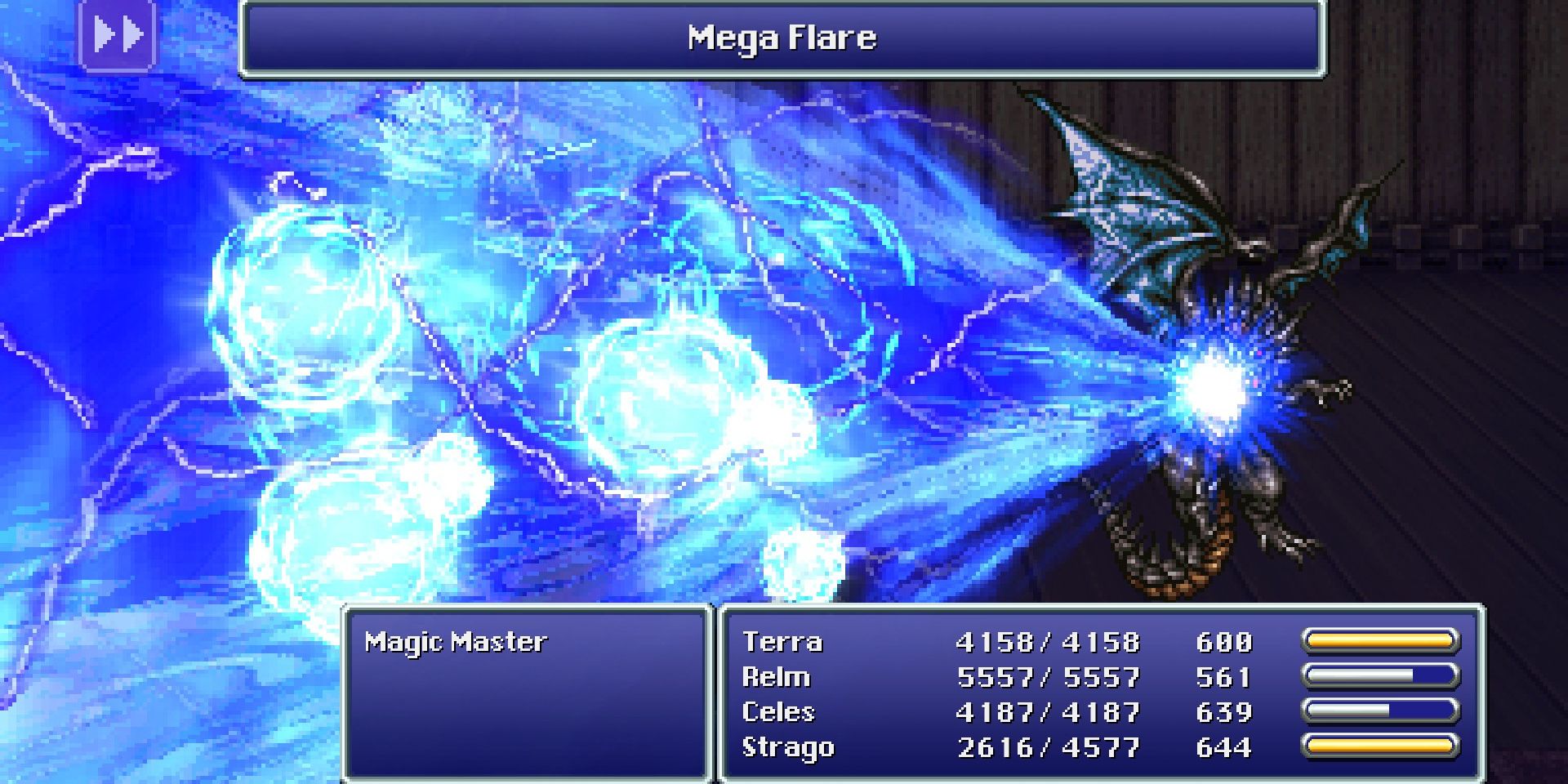Choose Relm from the party roster
The height and width of the screenshot is (784, 1568).
tap(776, 677)
